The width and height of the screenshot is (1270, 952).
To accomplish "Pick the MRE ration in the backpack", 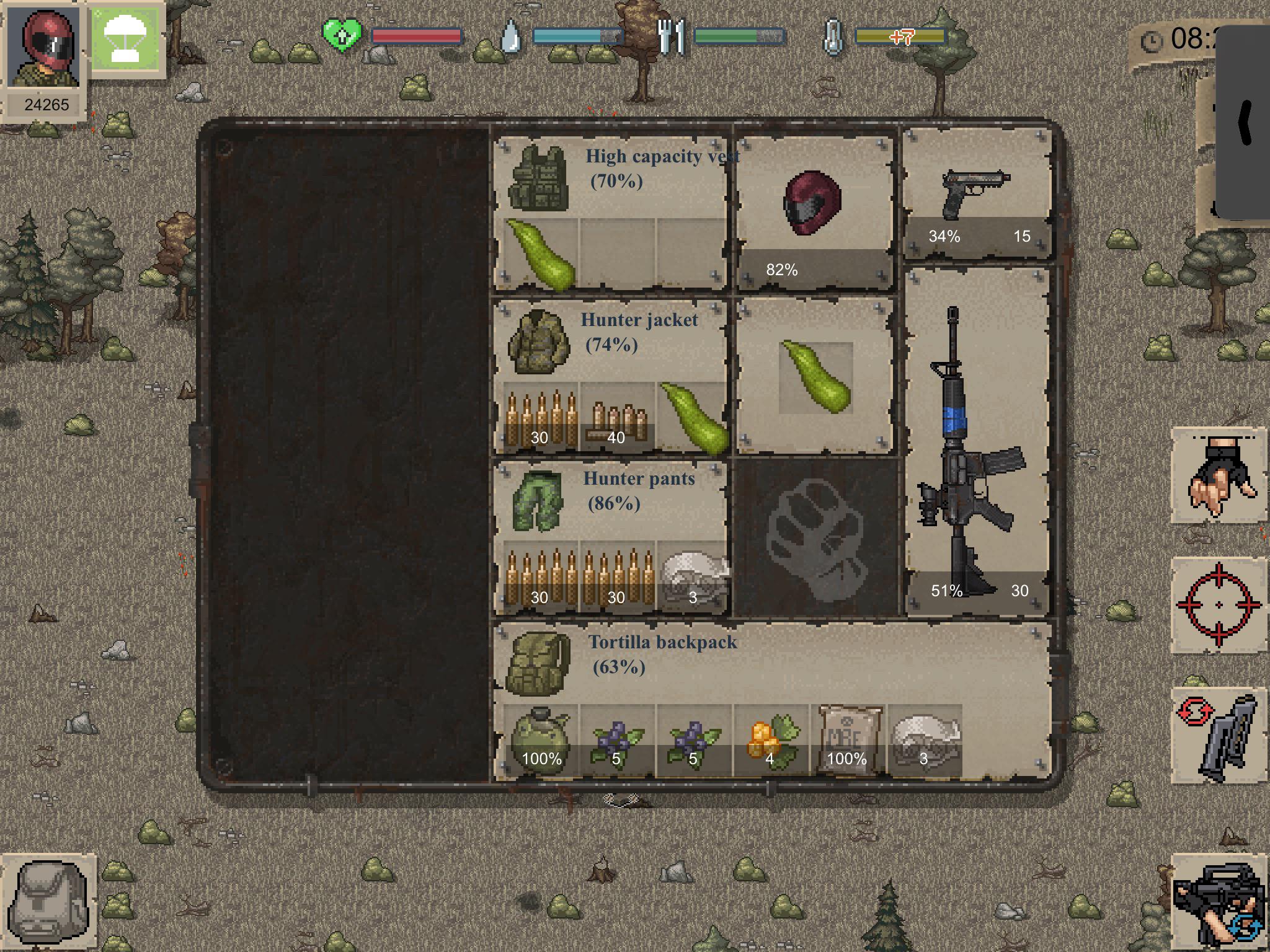I will pyautogui.click(x=846, y=738).
